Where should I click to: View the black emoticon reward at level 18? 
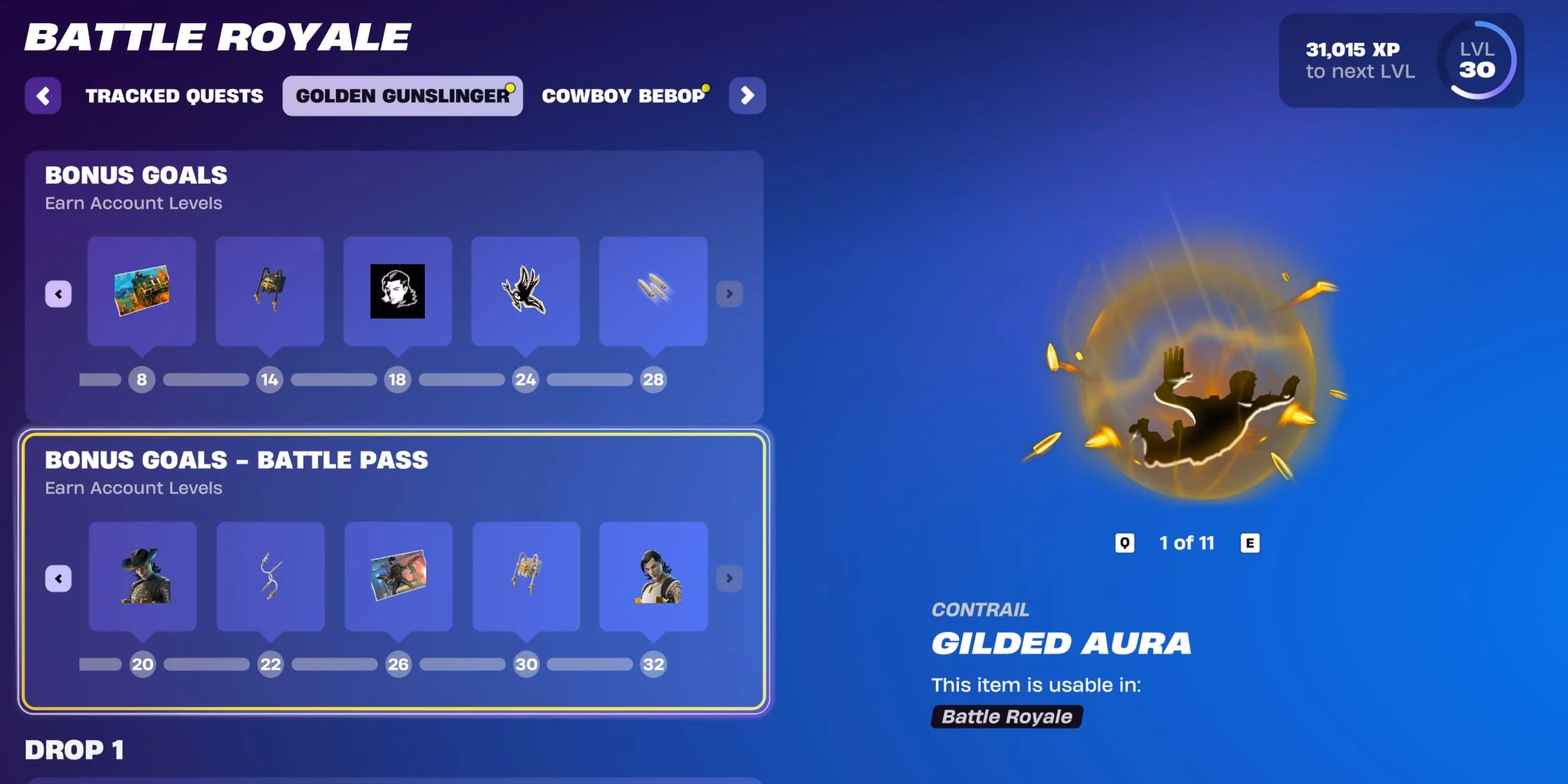coord(397,292)
